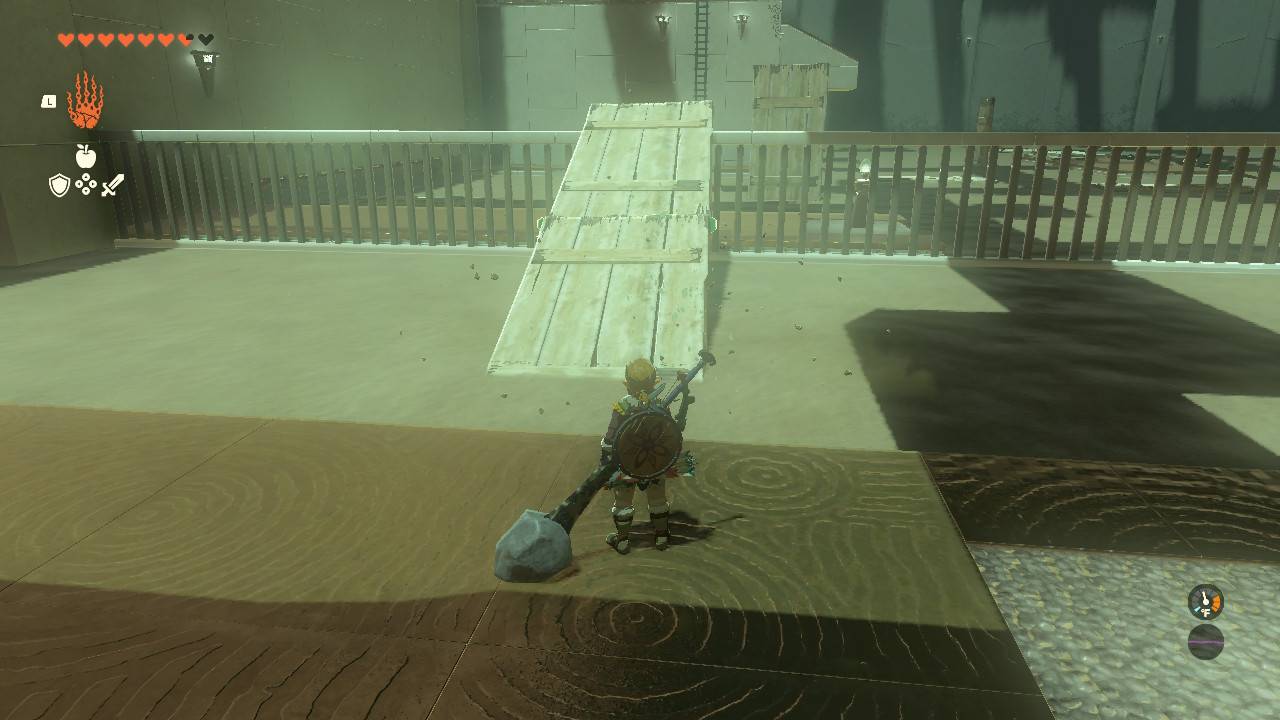Image resolution: width=1280 pixels, height=720 pixels.
Task: Click the L button prompt icon
Action: click(49, 101)
